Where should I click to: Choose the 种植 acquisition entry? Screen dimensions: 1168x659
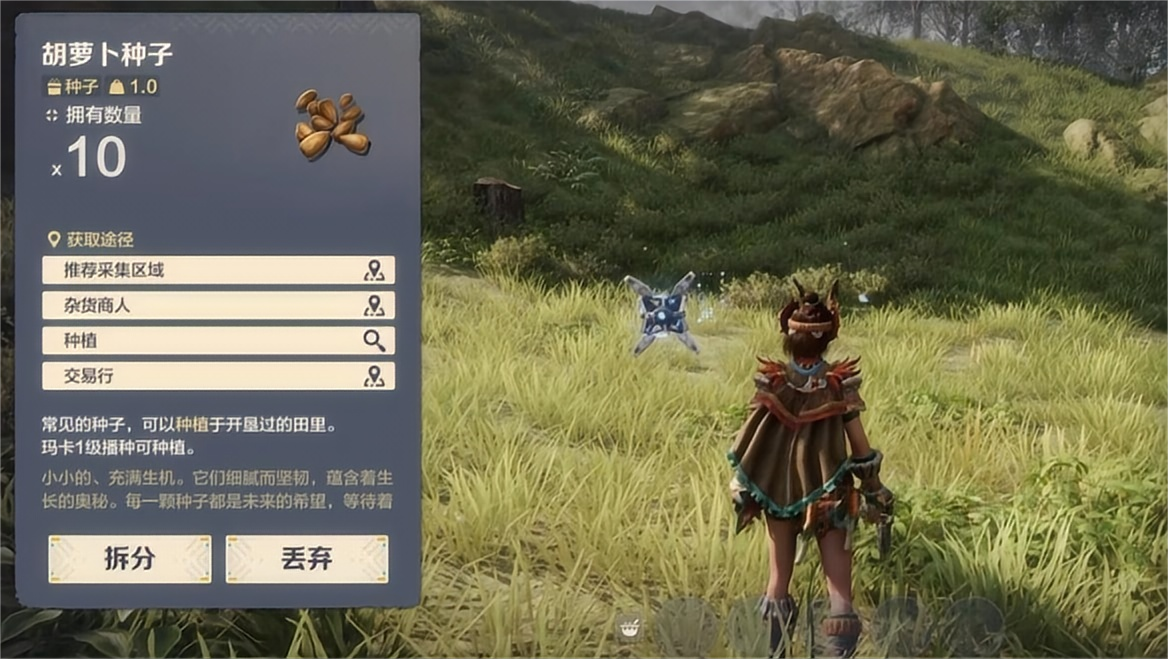pos(218,340)
